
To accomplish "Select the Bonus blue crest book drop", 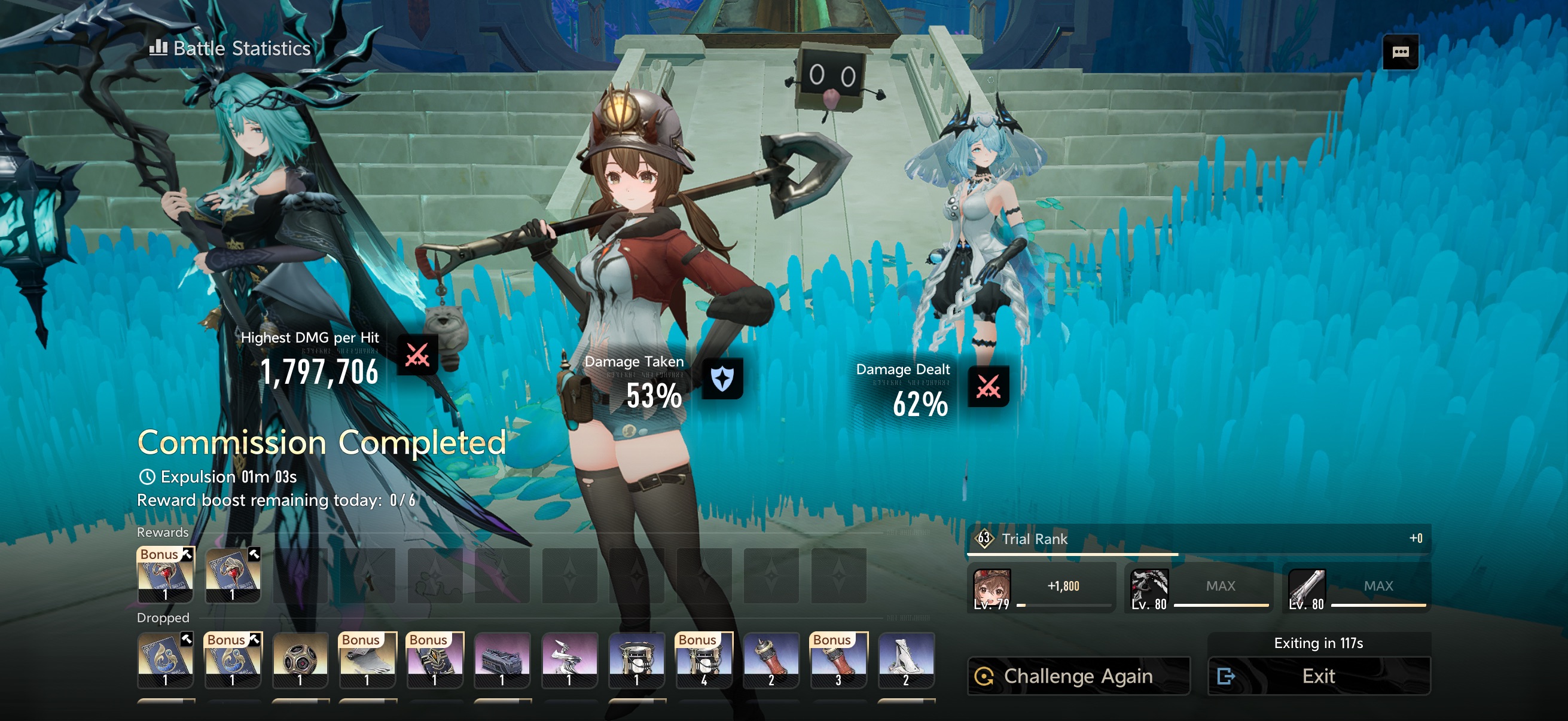I will point(233,660).
